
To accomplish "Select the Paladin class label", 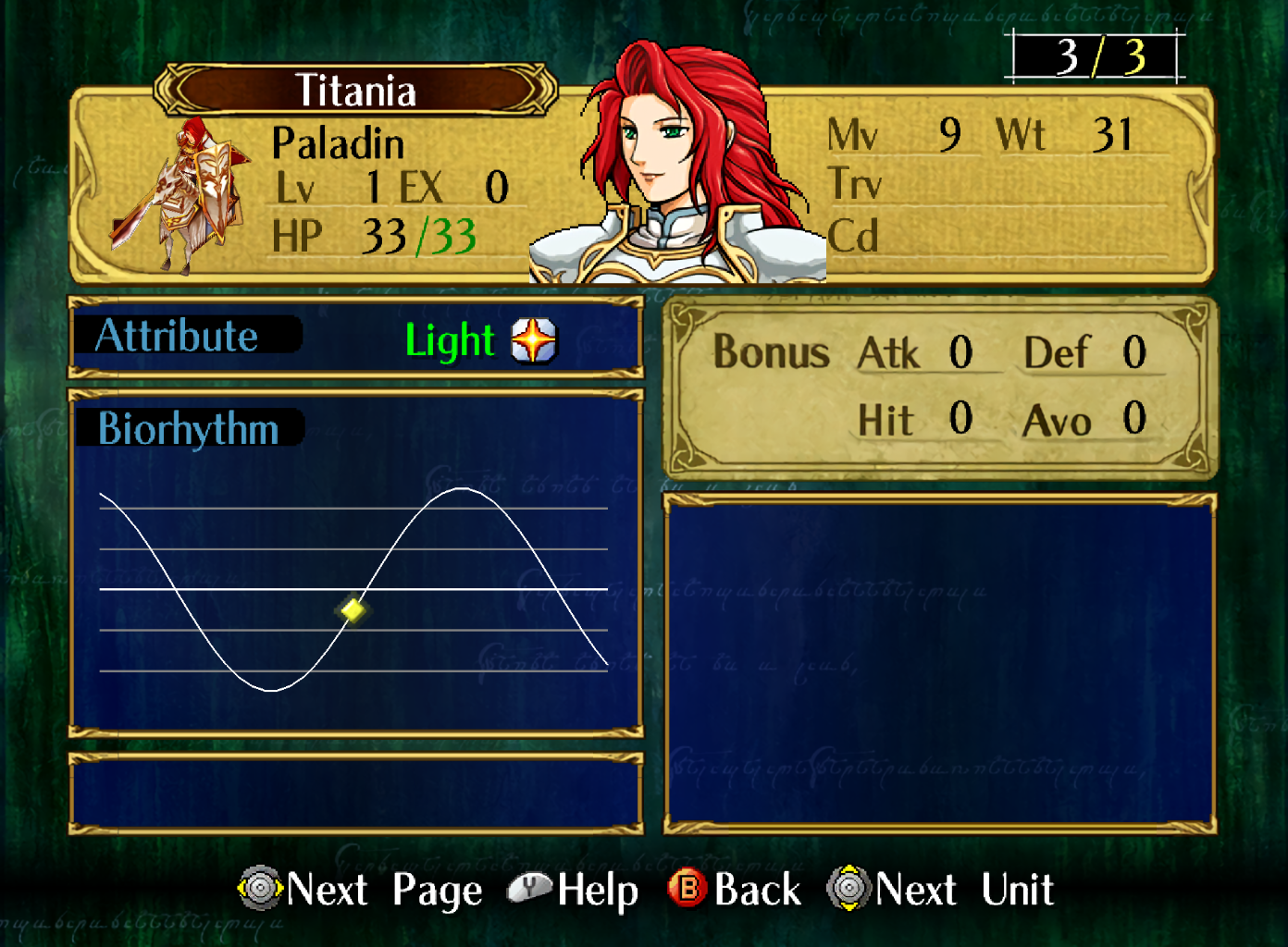I will [338, 143].
